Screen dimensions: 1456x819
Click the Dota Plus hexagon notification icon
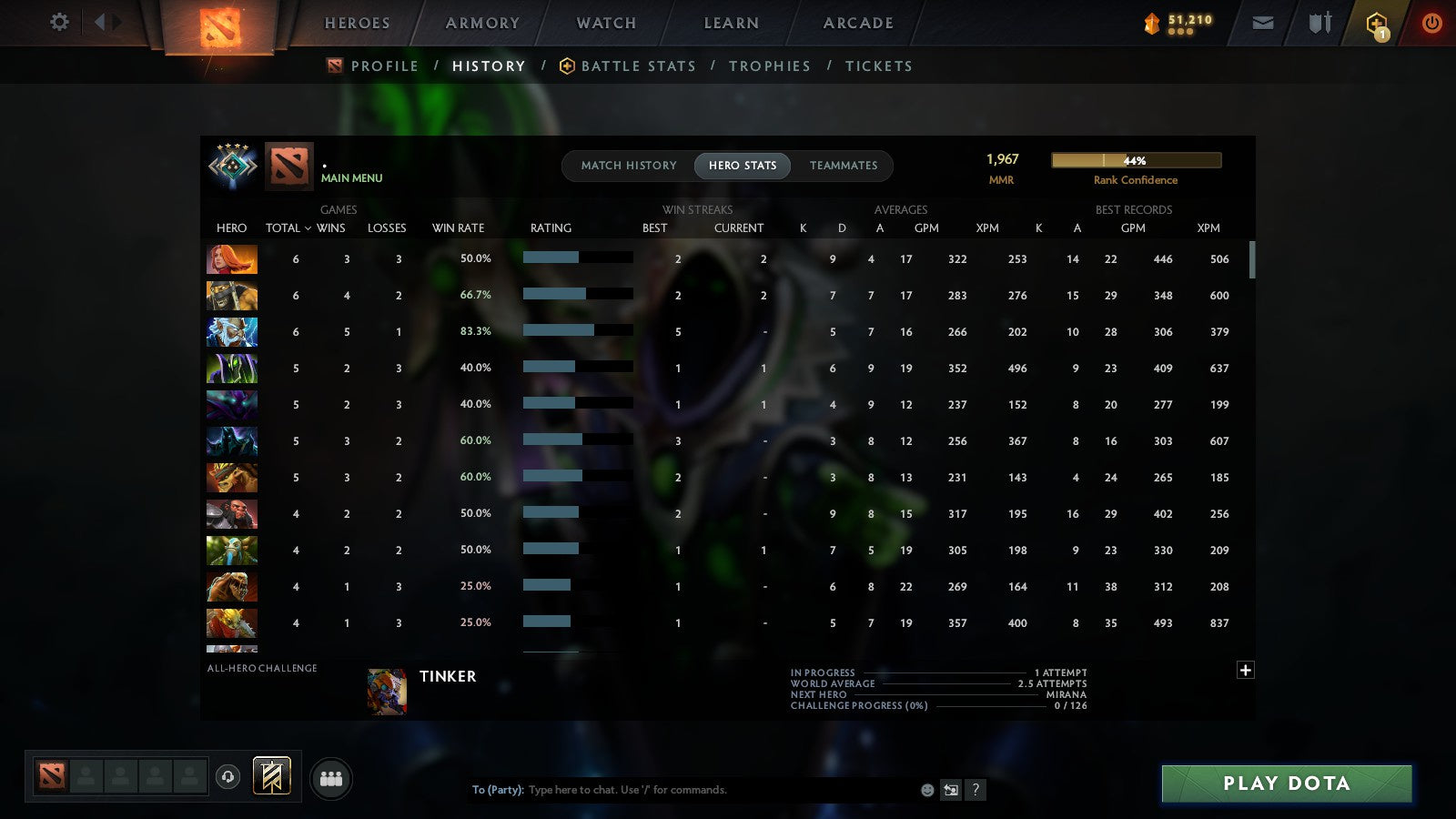pyautogui.click(x=1375, y=23)
